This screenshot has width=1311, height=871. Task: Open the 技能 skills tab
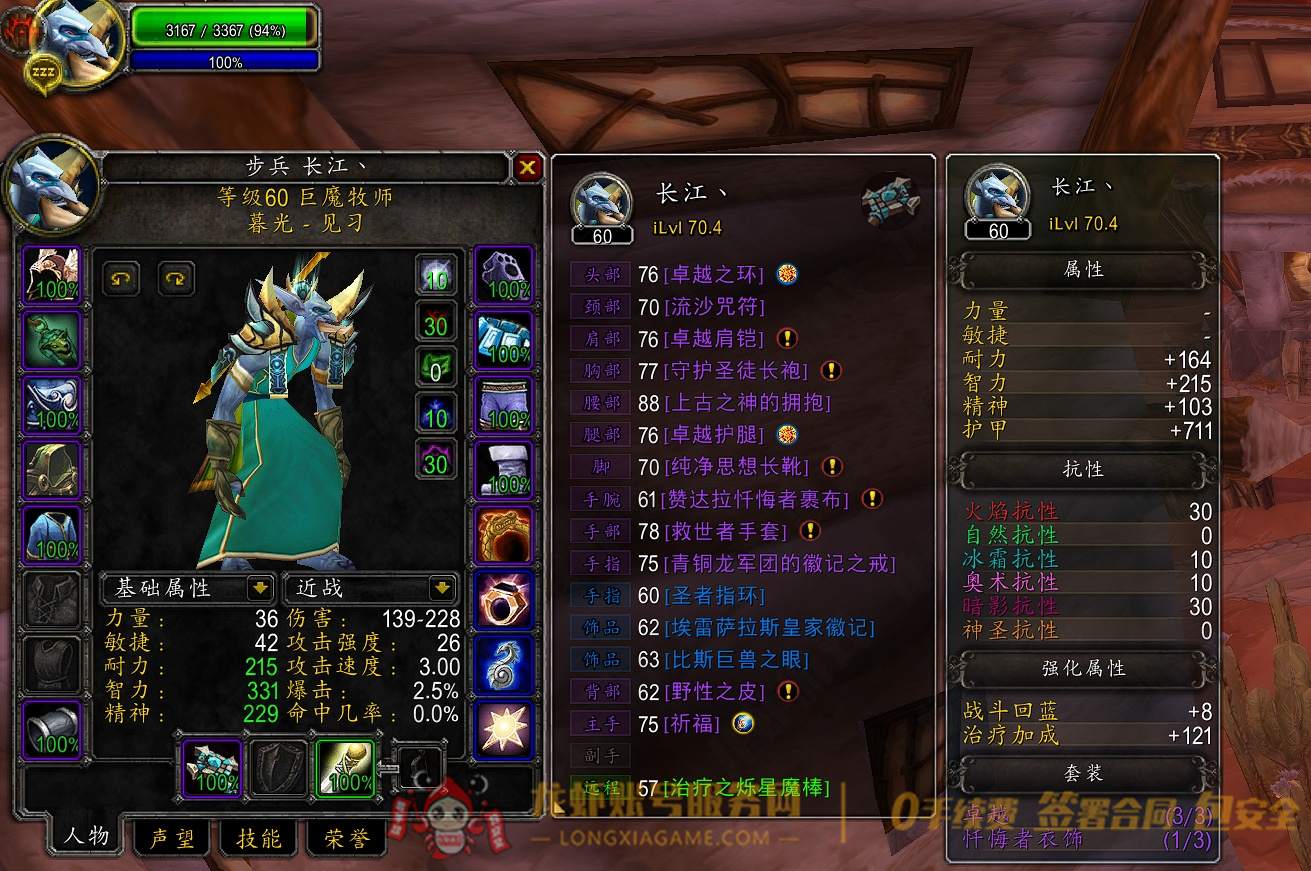259,838
